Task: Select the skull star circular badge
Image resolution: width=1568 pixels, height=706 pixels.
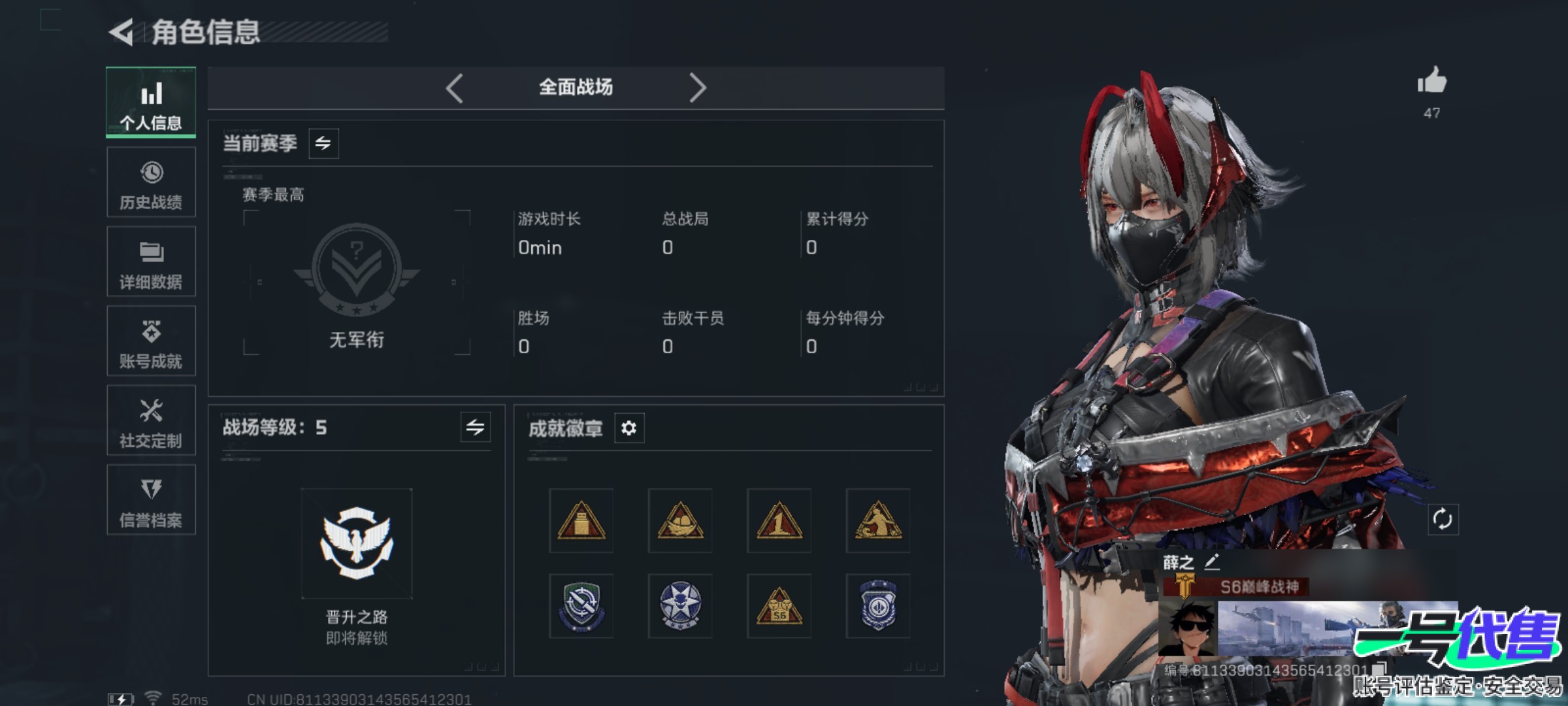Action: point(680,606)
